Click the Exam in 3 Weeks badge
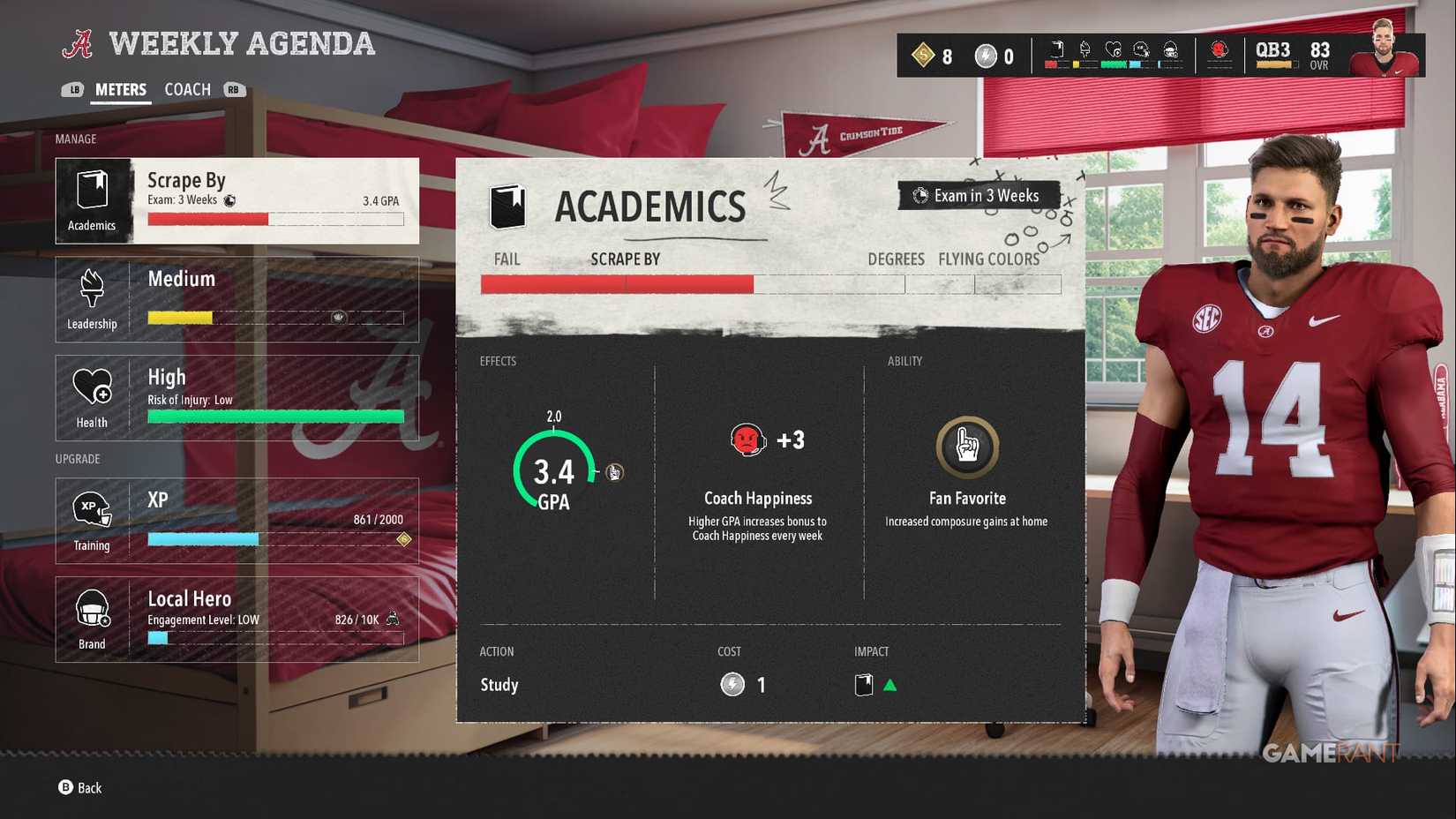1456x819 pixels. click(978, 196)
